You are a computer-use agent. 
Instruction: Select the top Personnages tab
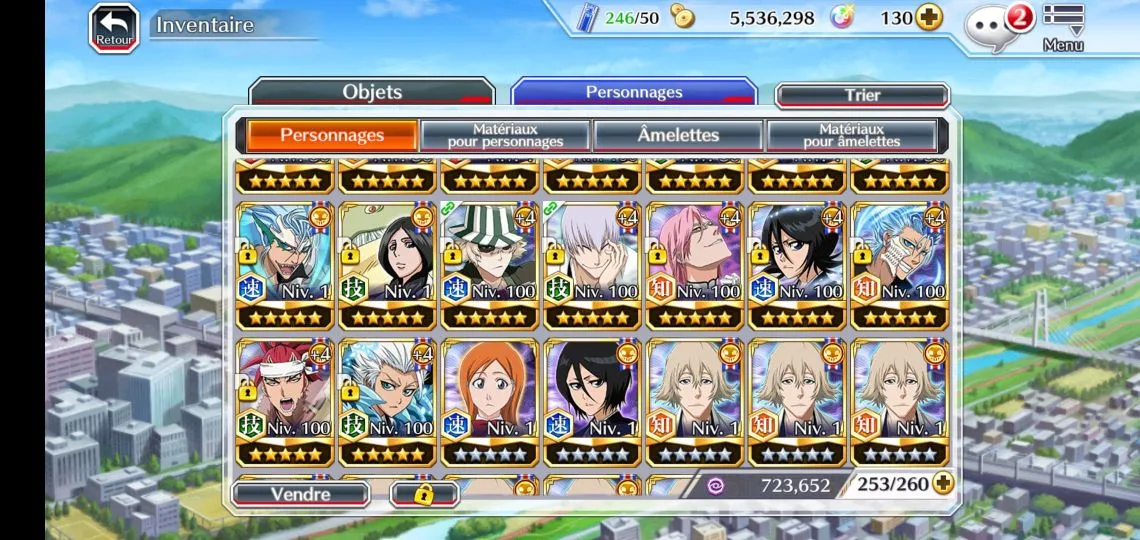(633, 93)
